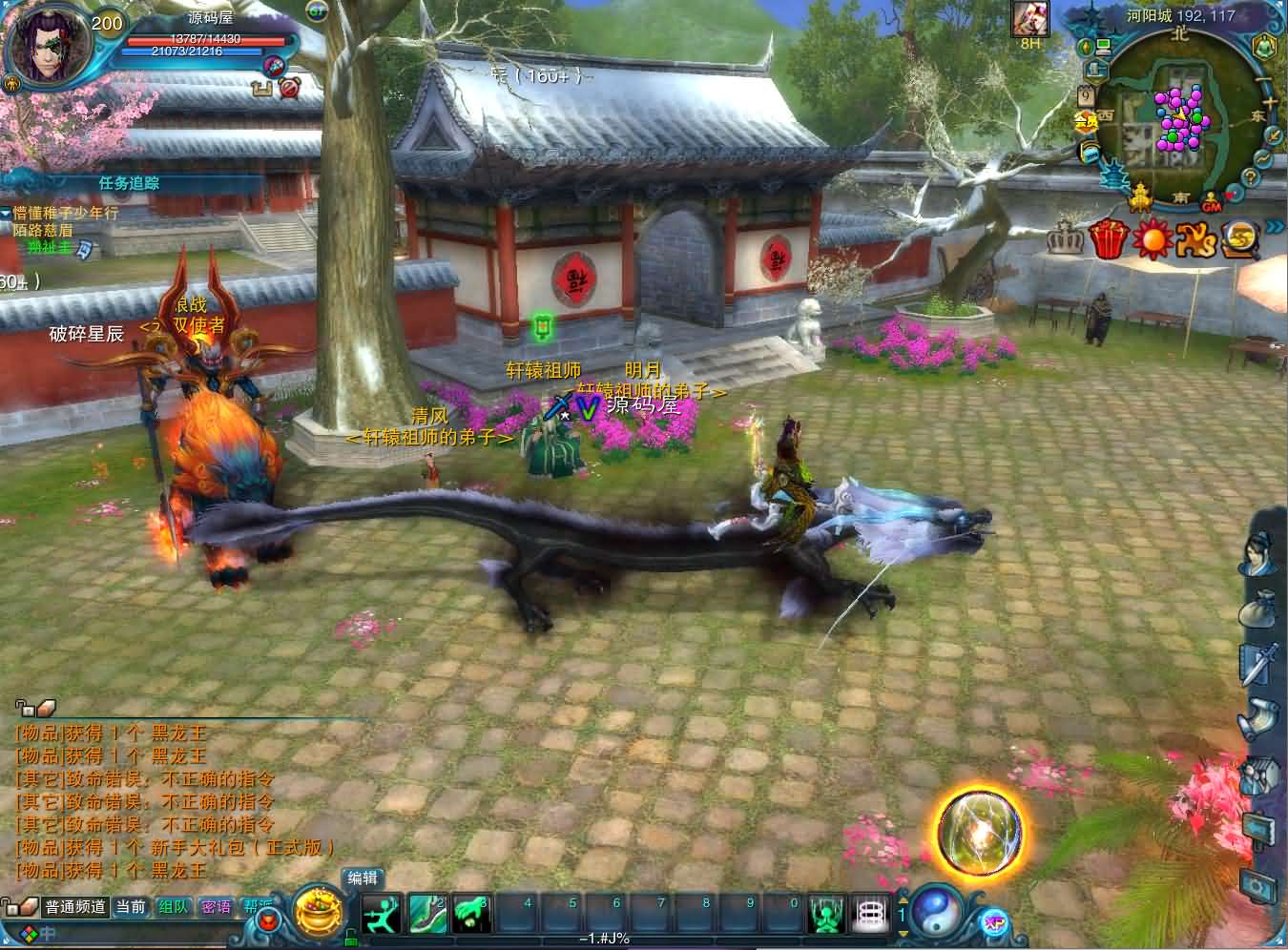This screenshot has height=950, width=1288.
Task: Click the grey crown icon
Action: [x=1065, y=238]
